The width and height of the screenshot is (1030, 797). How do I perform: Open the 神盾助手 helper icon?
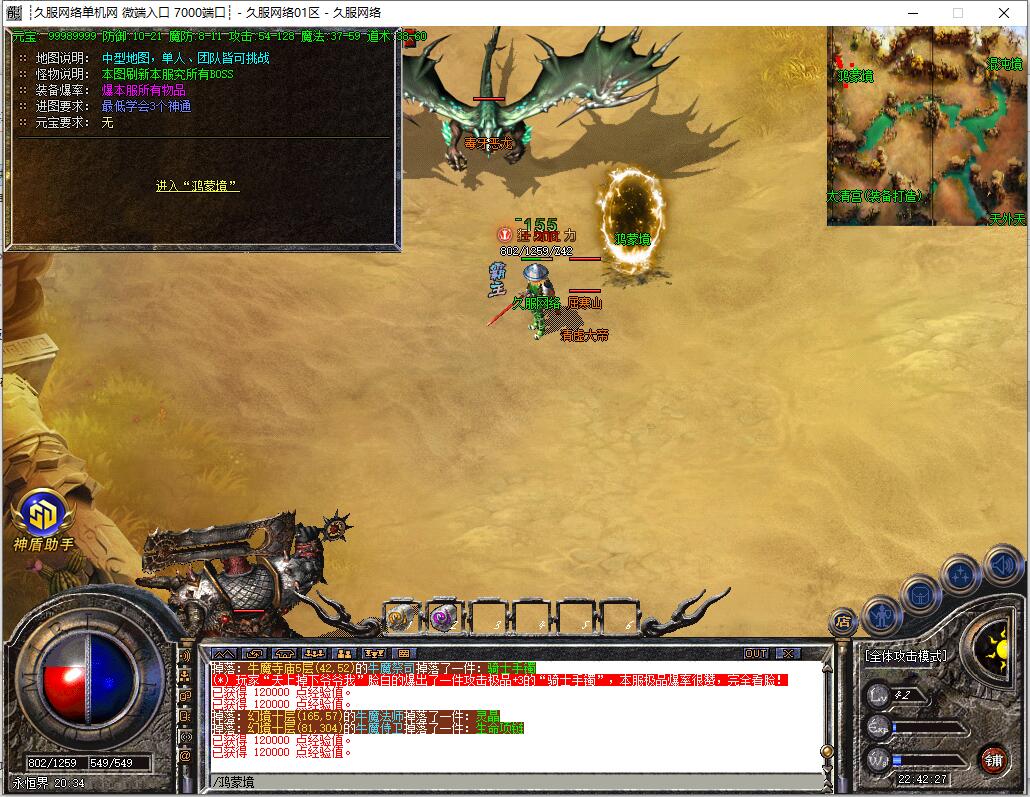tap(43, 516)
